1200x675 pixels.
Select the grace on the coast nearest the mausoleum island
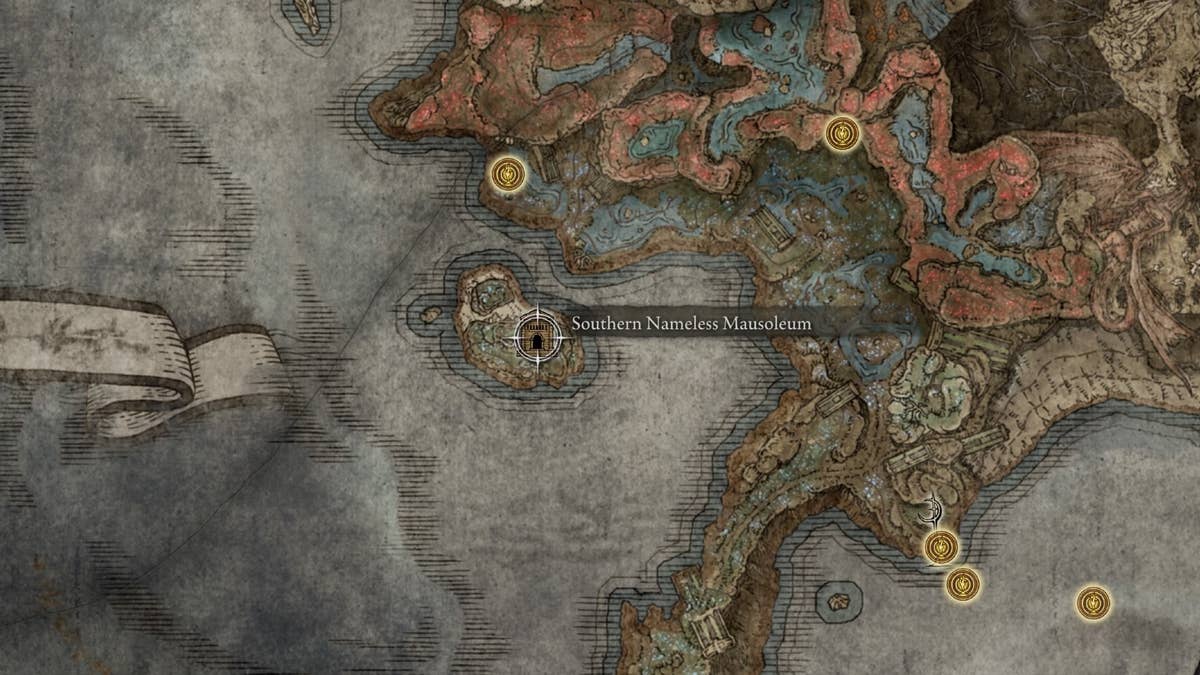pos(508,175)
